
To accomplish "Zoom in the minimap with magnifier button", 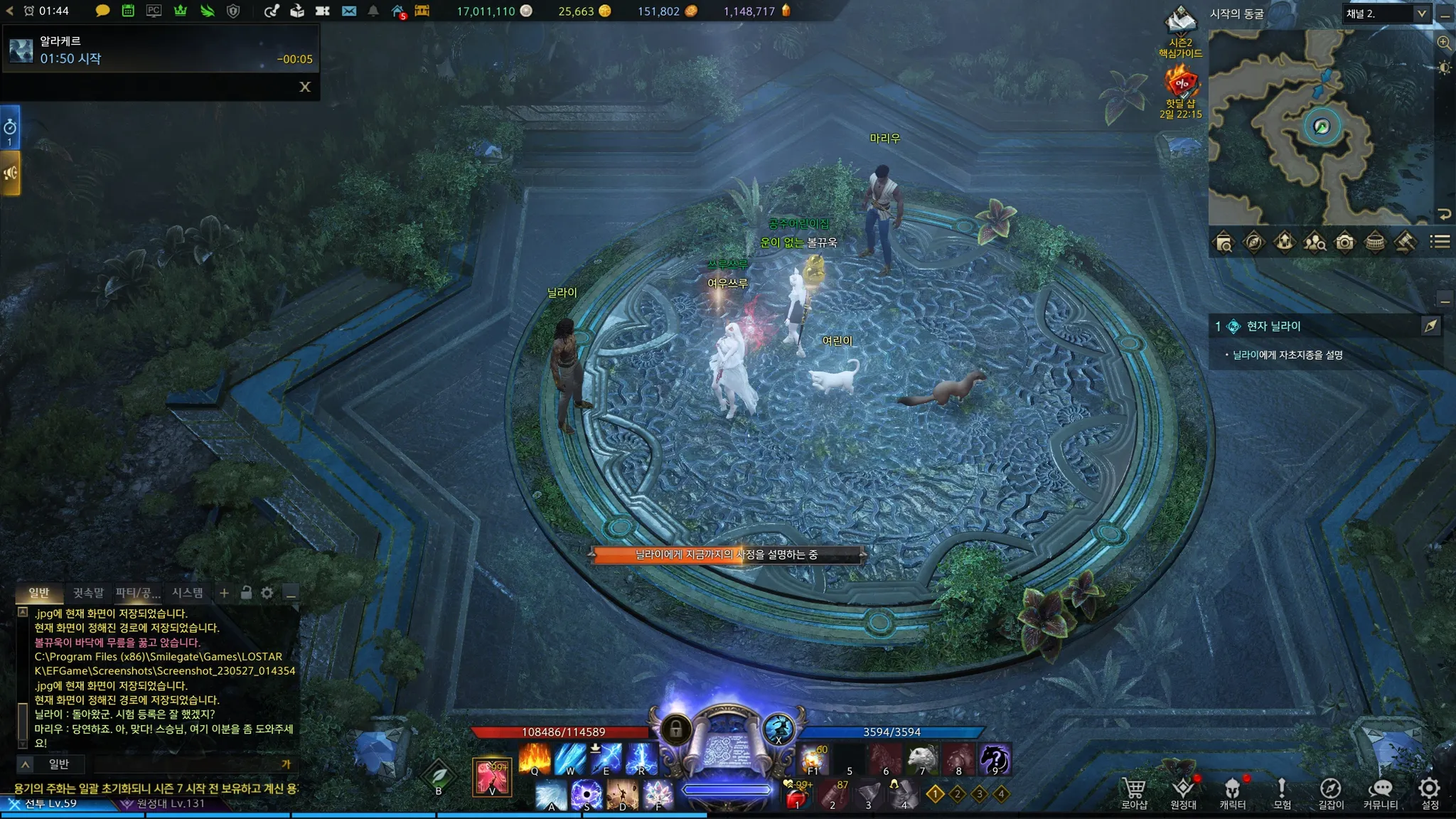I will coord(1444,43).
